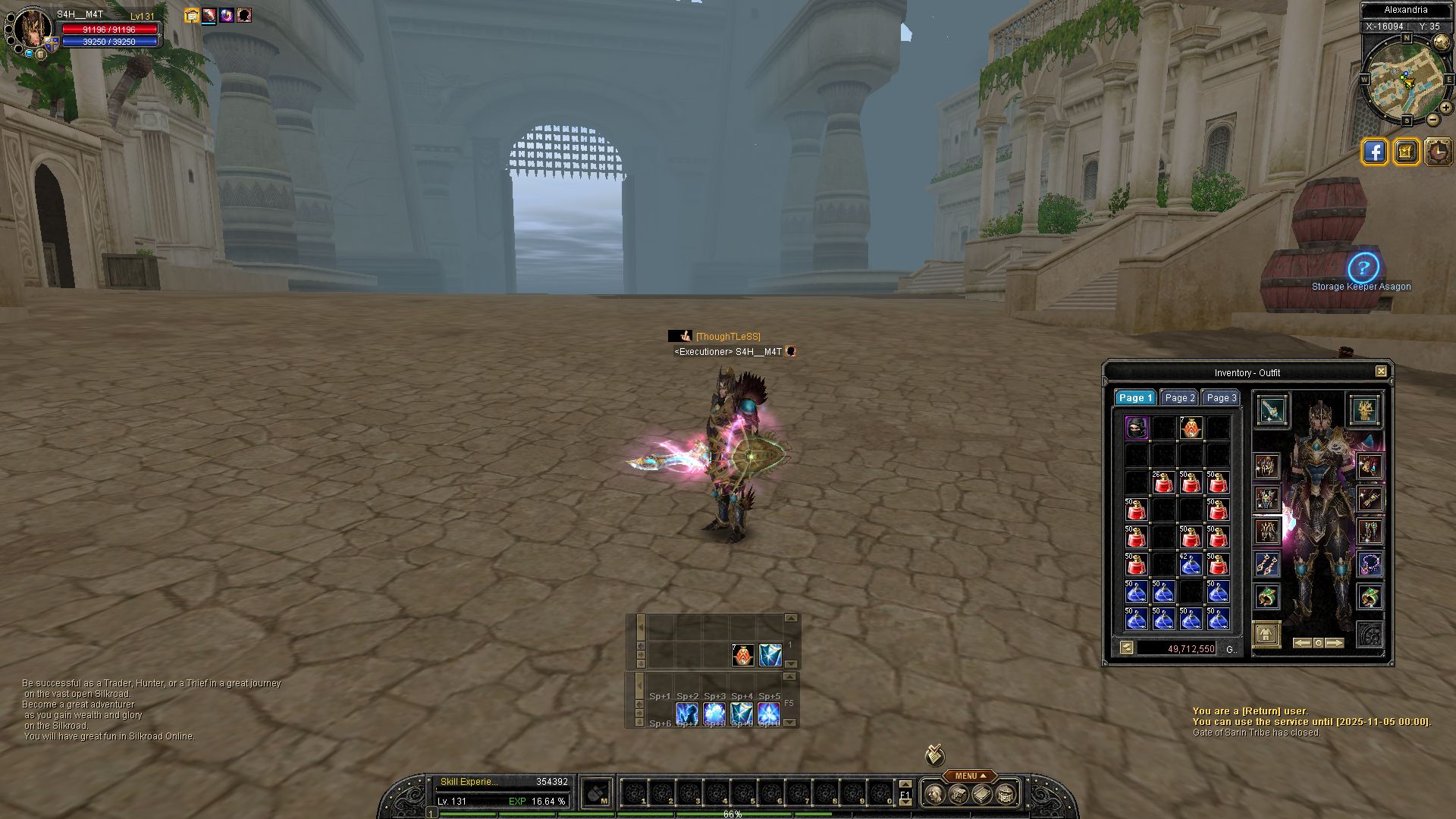Switch to inventory Page 2
The image size is (1456, 819).
pos(1179,398)
